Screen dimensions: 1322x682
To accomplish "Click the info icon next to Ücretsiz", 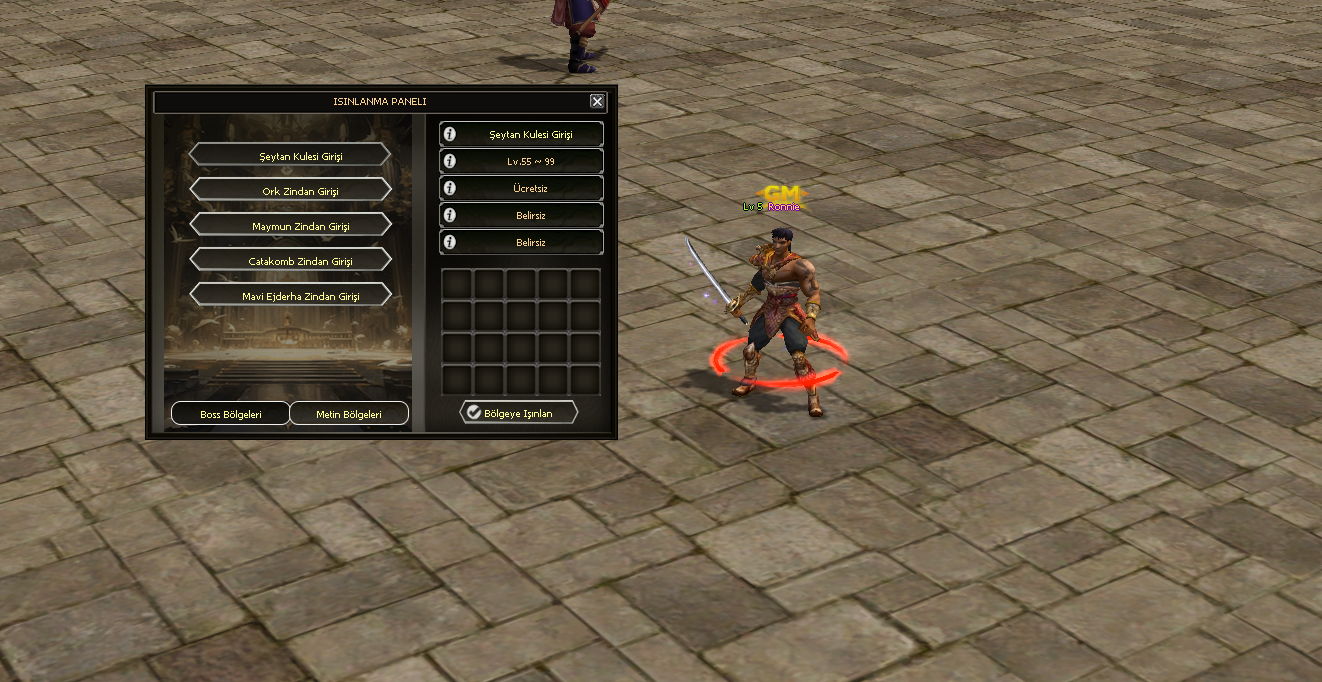I will pos(450,188).
